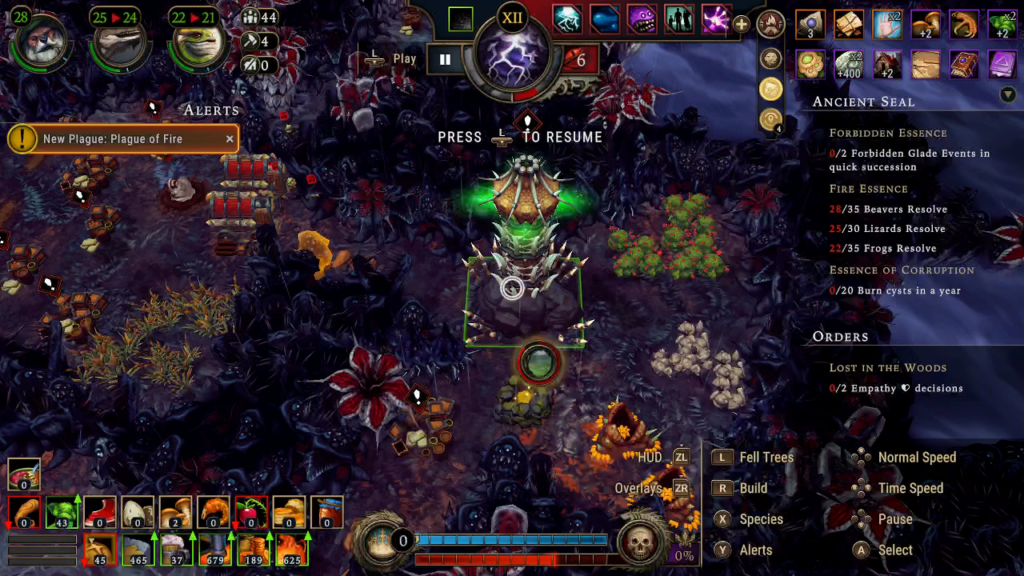
Task: Click the red-roofed house +2 perk icon
Action: [x=887, y=65]
